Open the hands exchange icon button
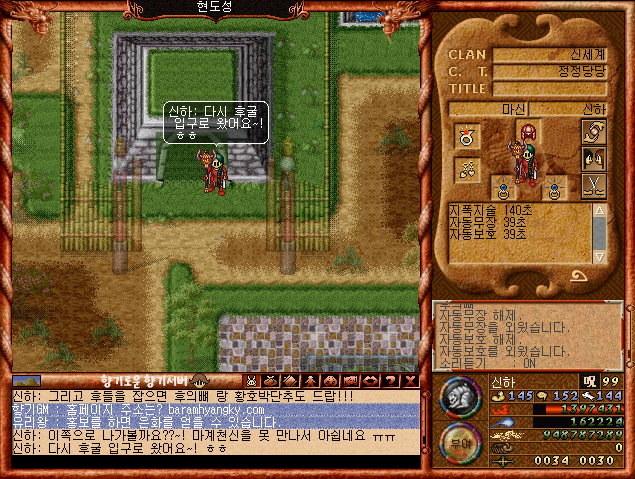The height and width of the screenshot is (479, 635). [x=593, y=132]
